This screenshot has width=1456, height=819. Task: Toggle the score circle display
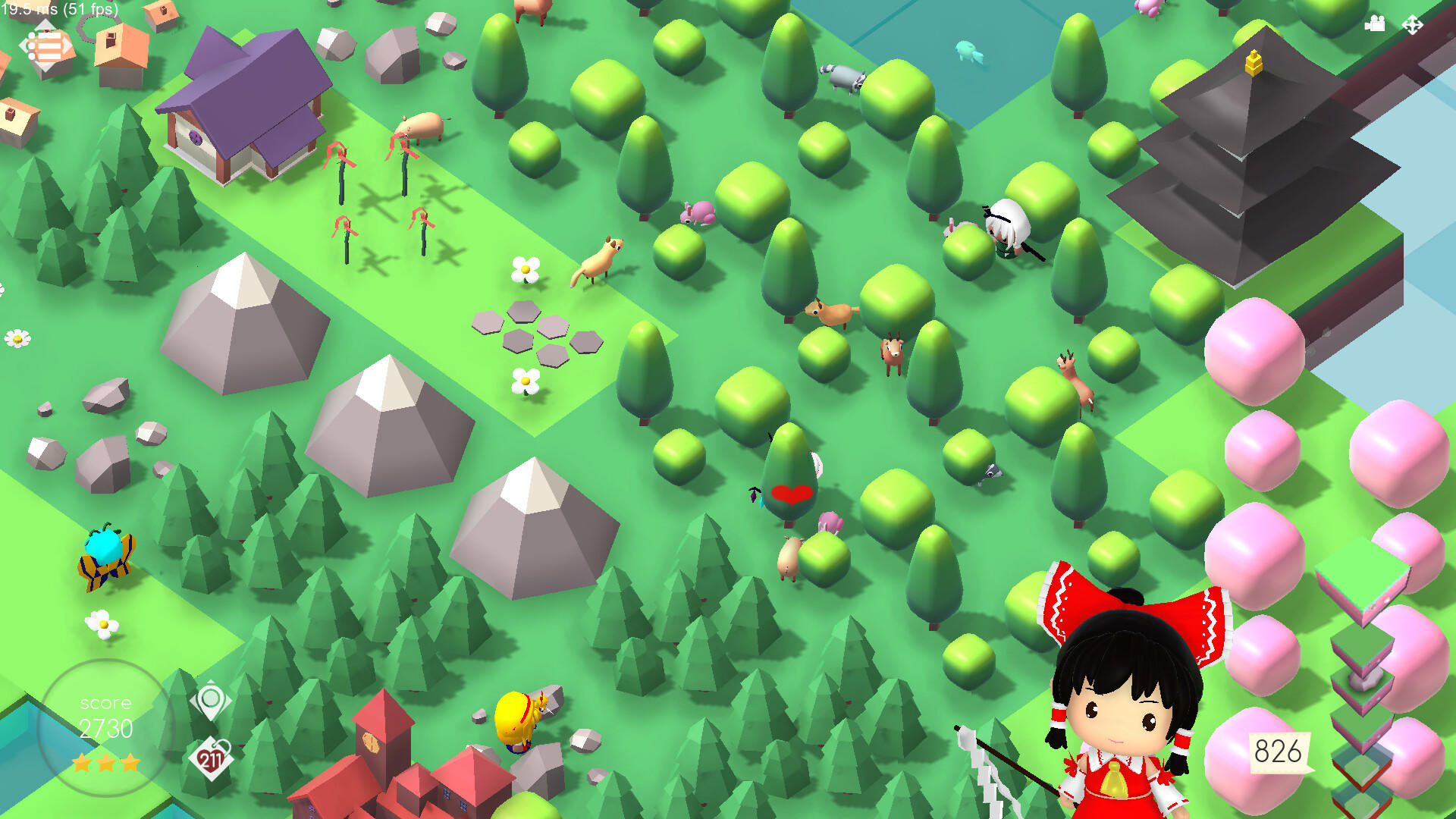coord(105,726)
